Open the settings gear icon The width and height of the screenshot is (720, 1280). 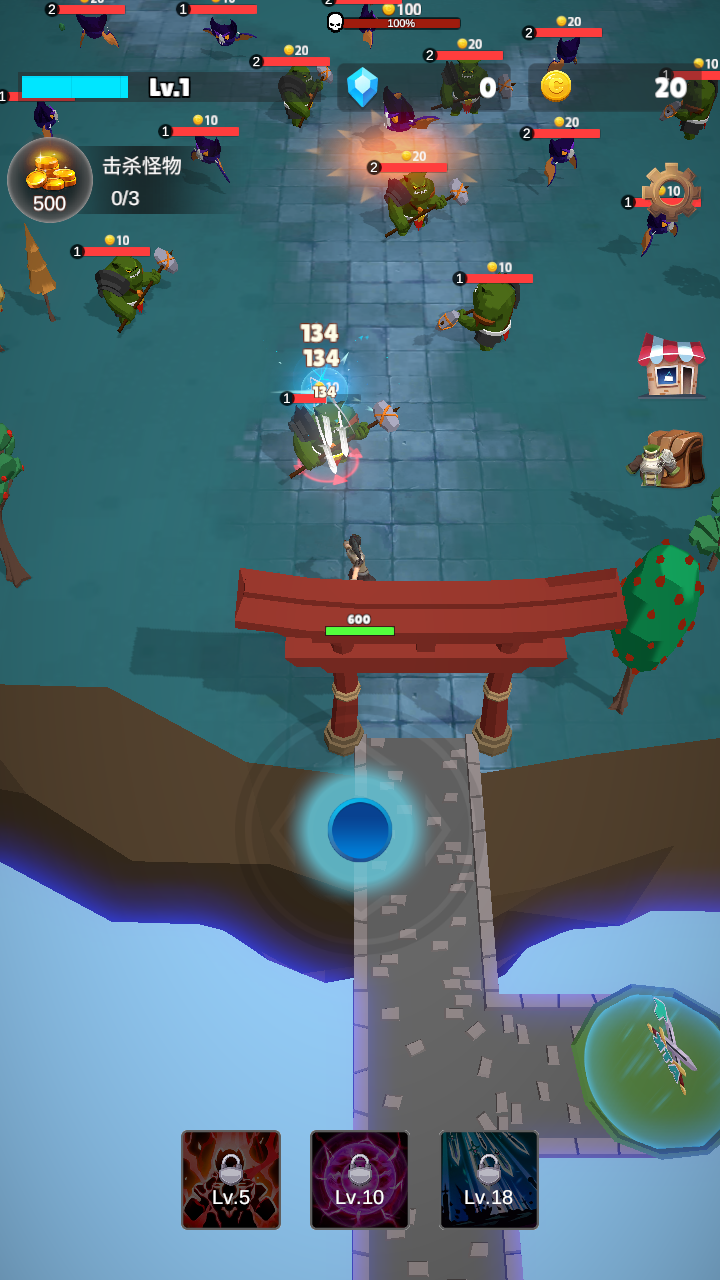click(x=671, y=190)
